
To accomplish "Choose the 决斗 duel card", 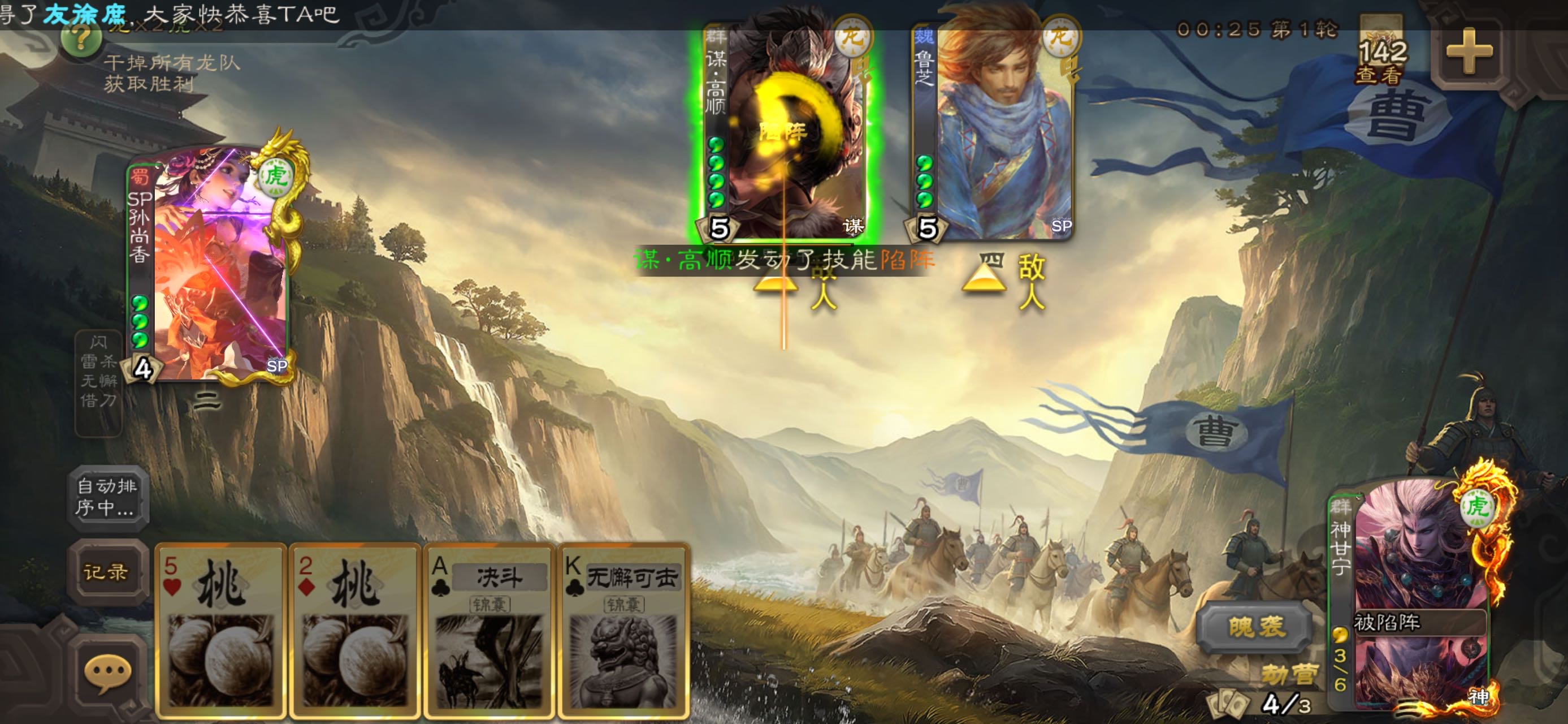I will [x=489, y=630].
